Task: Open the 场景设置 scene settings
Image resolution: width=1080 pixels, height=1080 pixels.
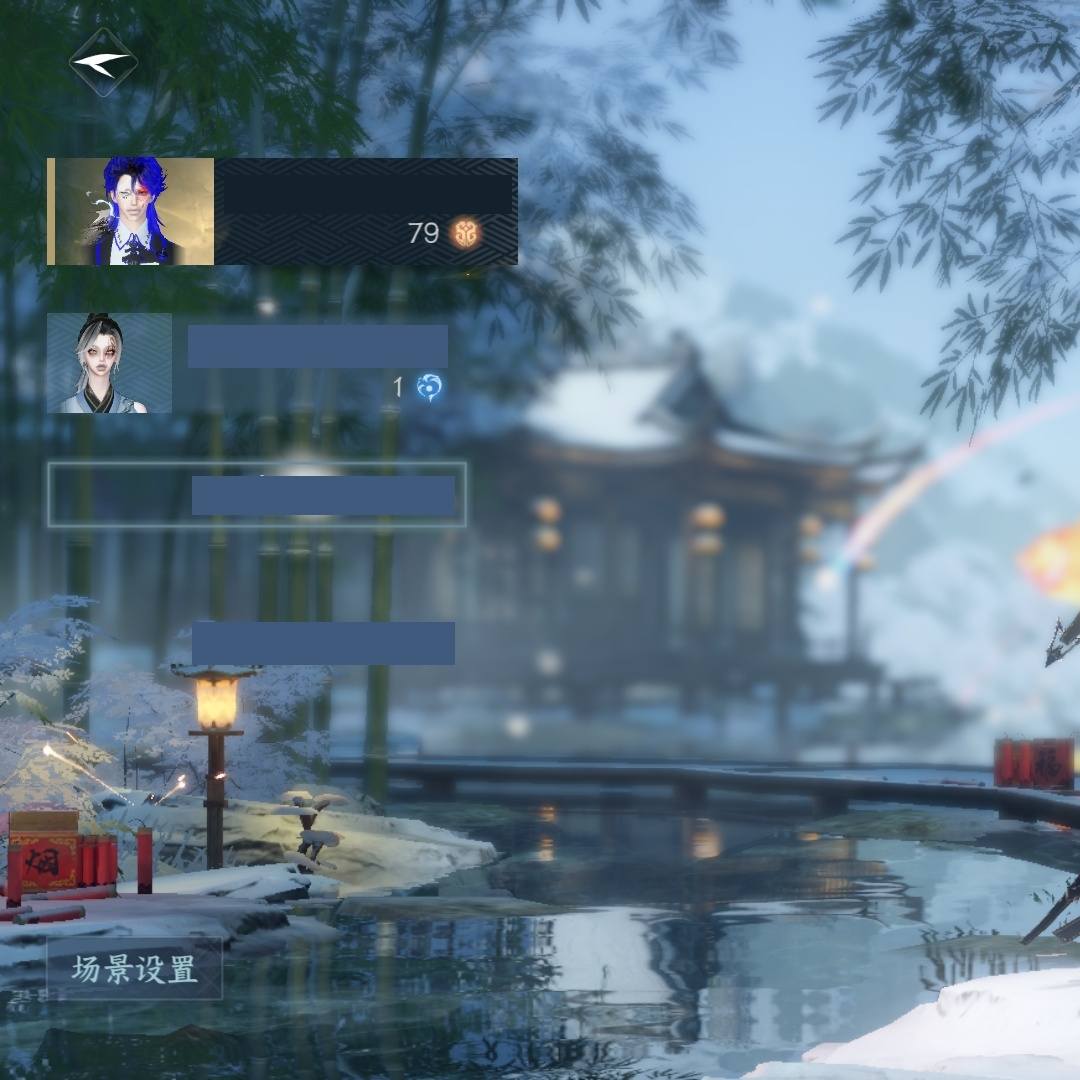Action: coord(134,968)
